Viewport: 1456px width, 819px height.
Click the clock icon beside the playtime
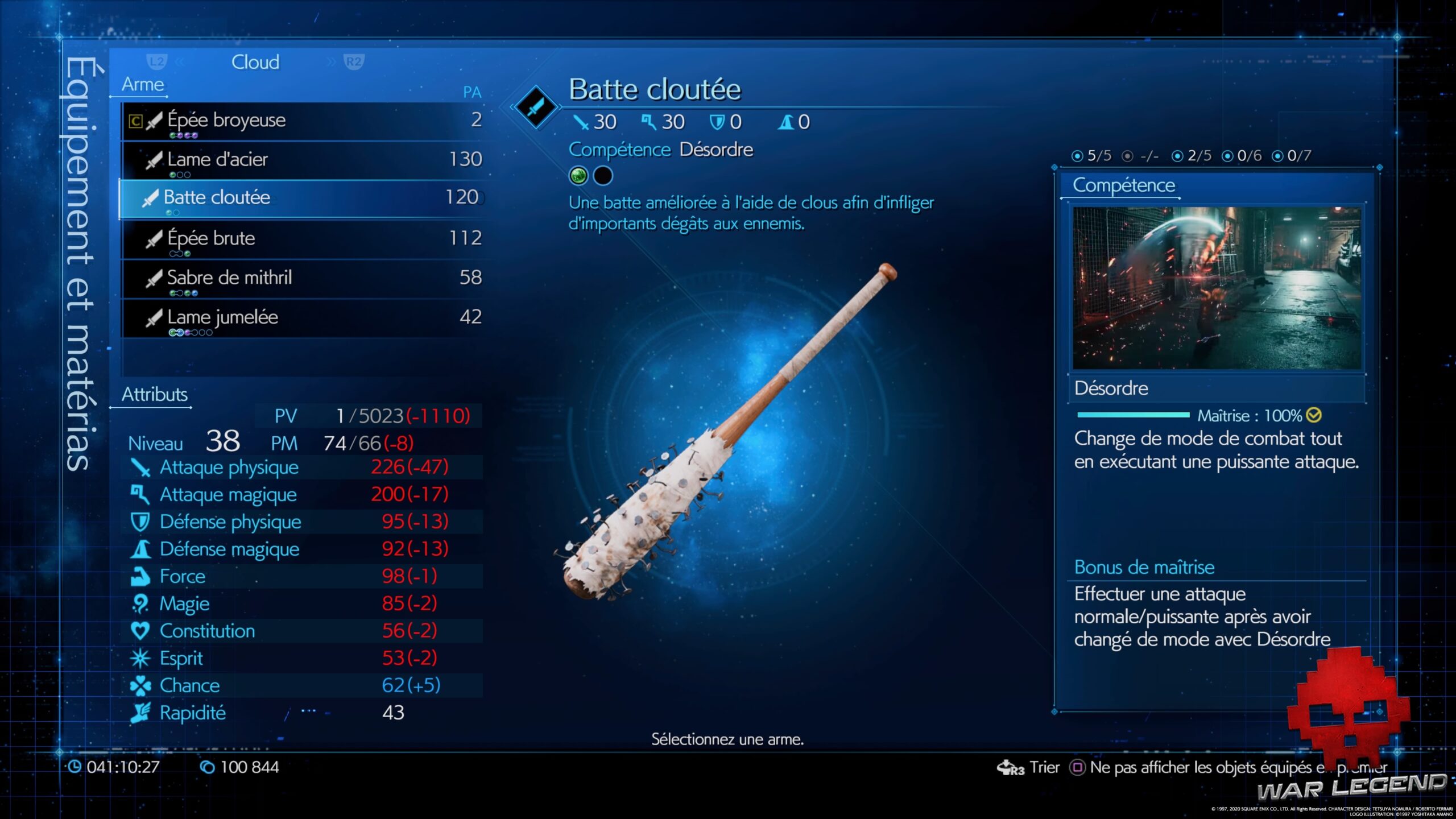tap(74, 767)
